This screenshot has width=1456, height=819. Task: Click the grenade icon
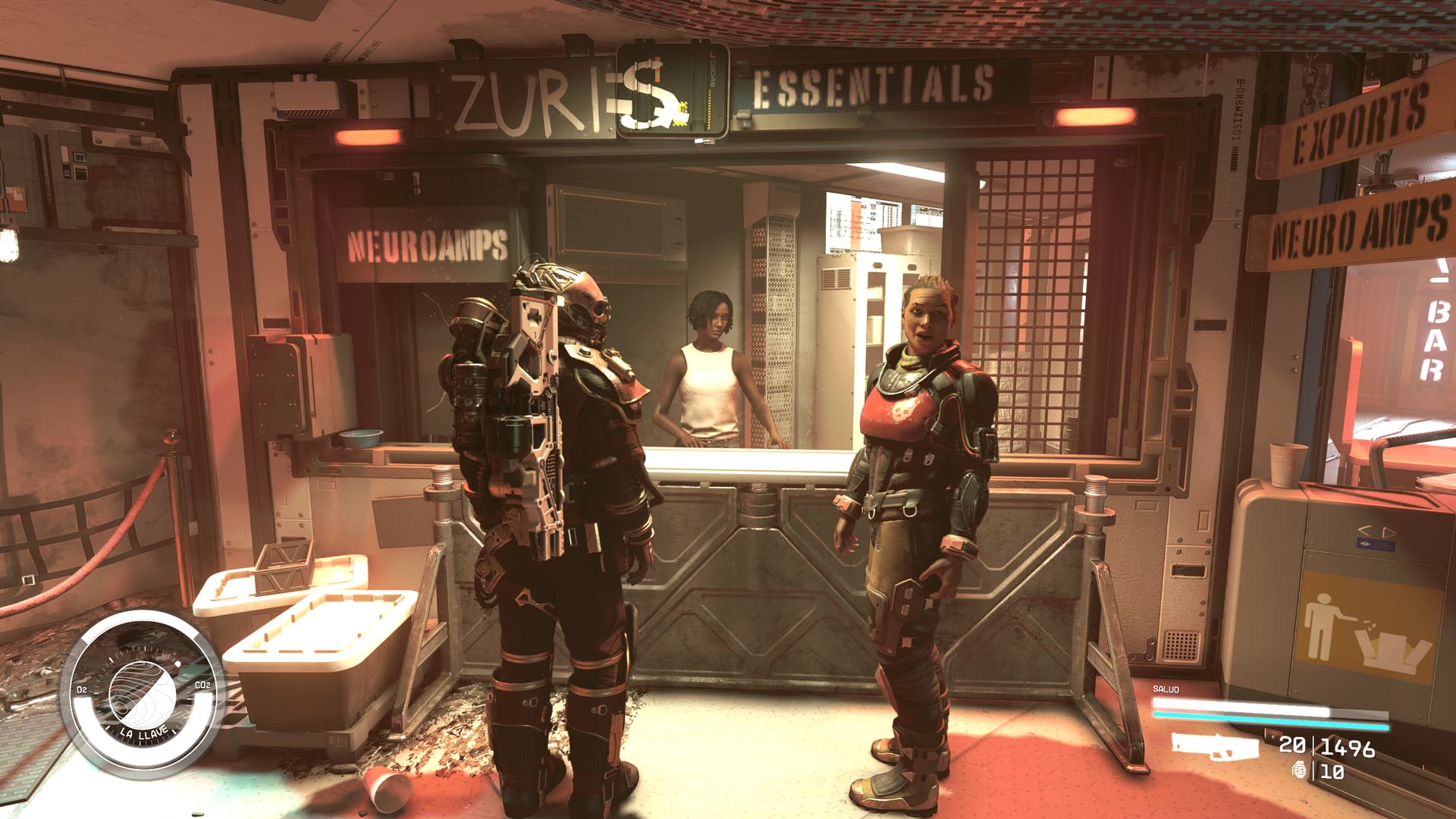pyautogui.click(x=1300, y=771)
